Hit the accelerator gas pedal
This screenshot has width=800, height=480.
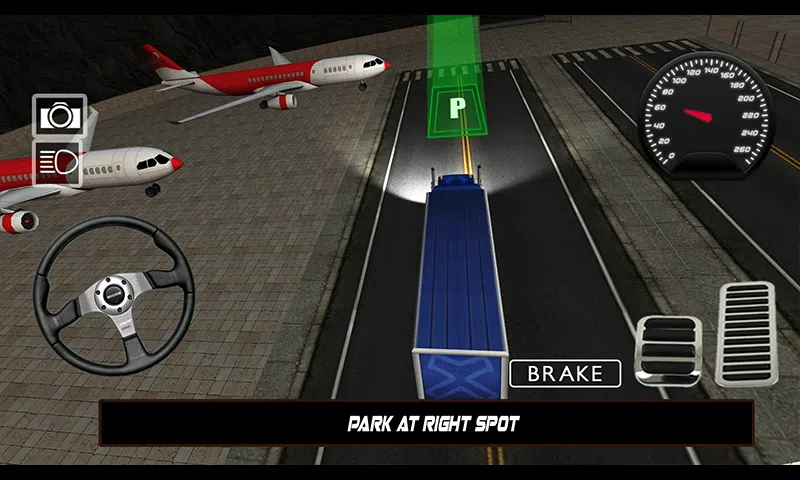point(745,335)
